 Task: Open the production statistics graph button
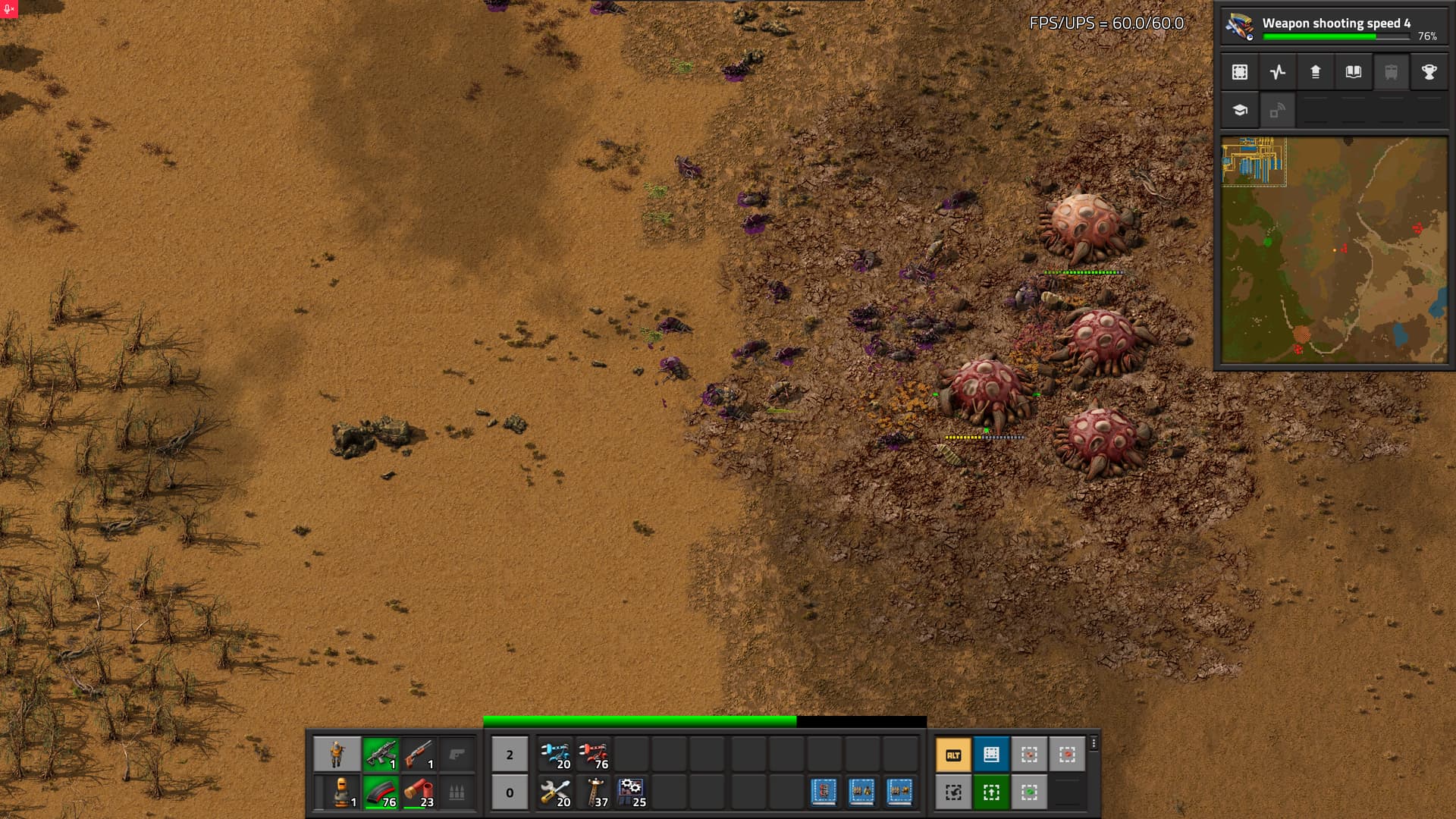point(1278,72)
